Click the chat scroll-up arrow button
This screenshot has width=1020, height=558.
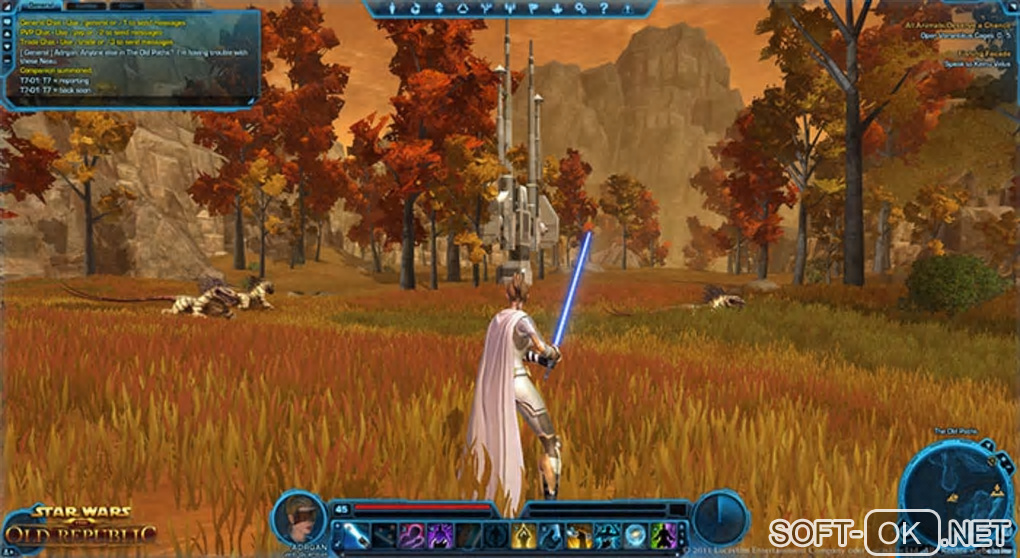pyautogui.click(x=6, y=35)
